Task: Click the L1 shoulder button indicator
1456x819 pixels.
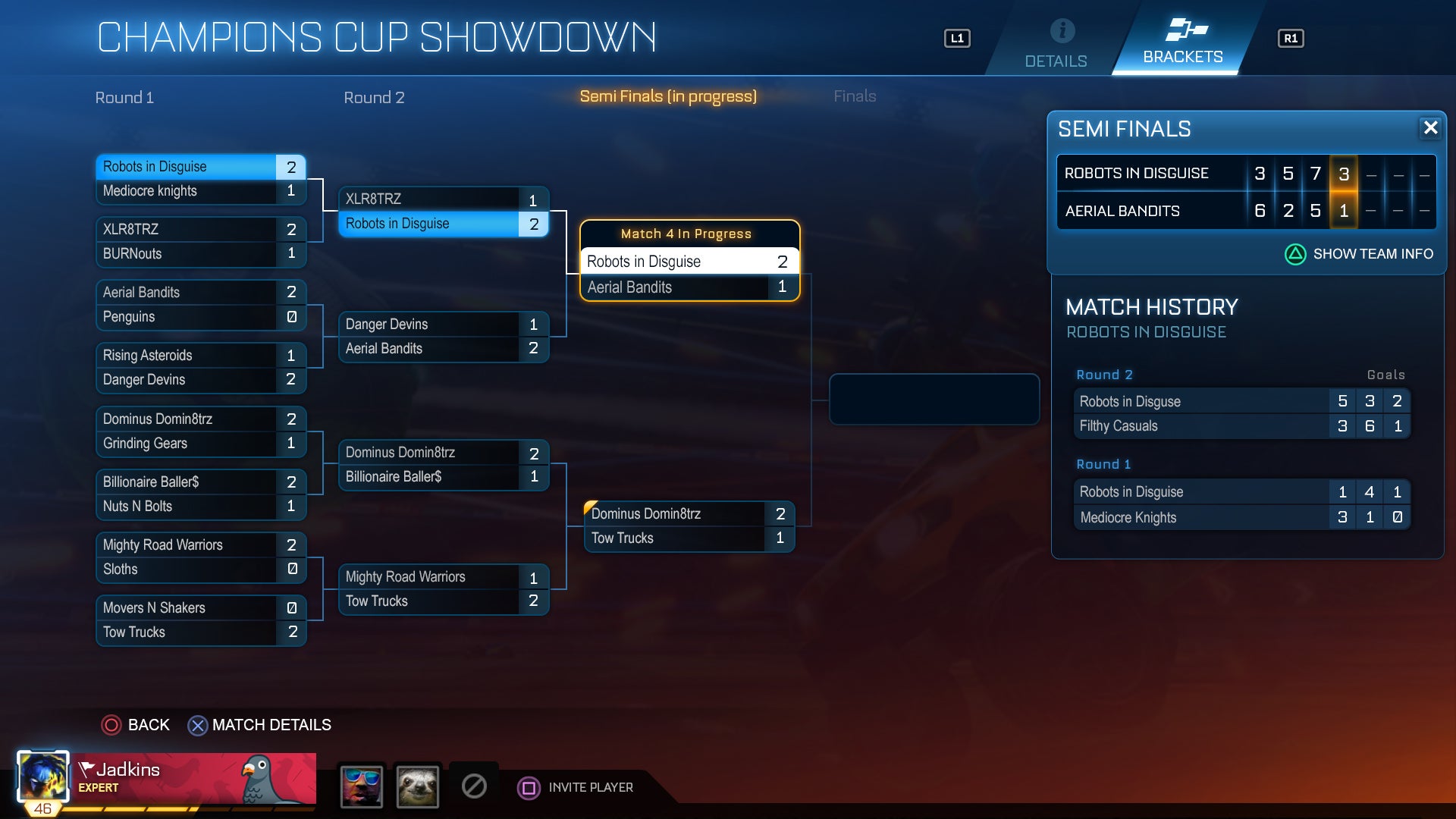Action: 957,38
